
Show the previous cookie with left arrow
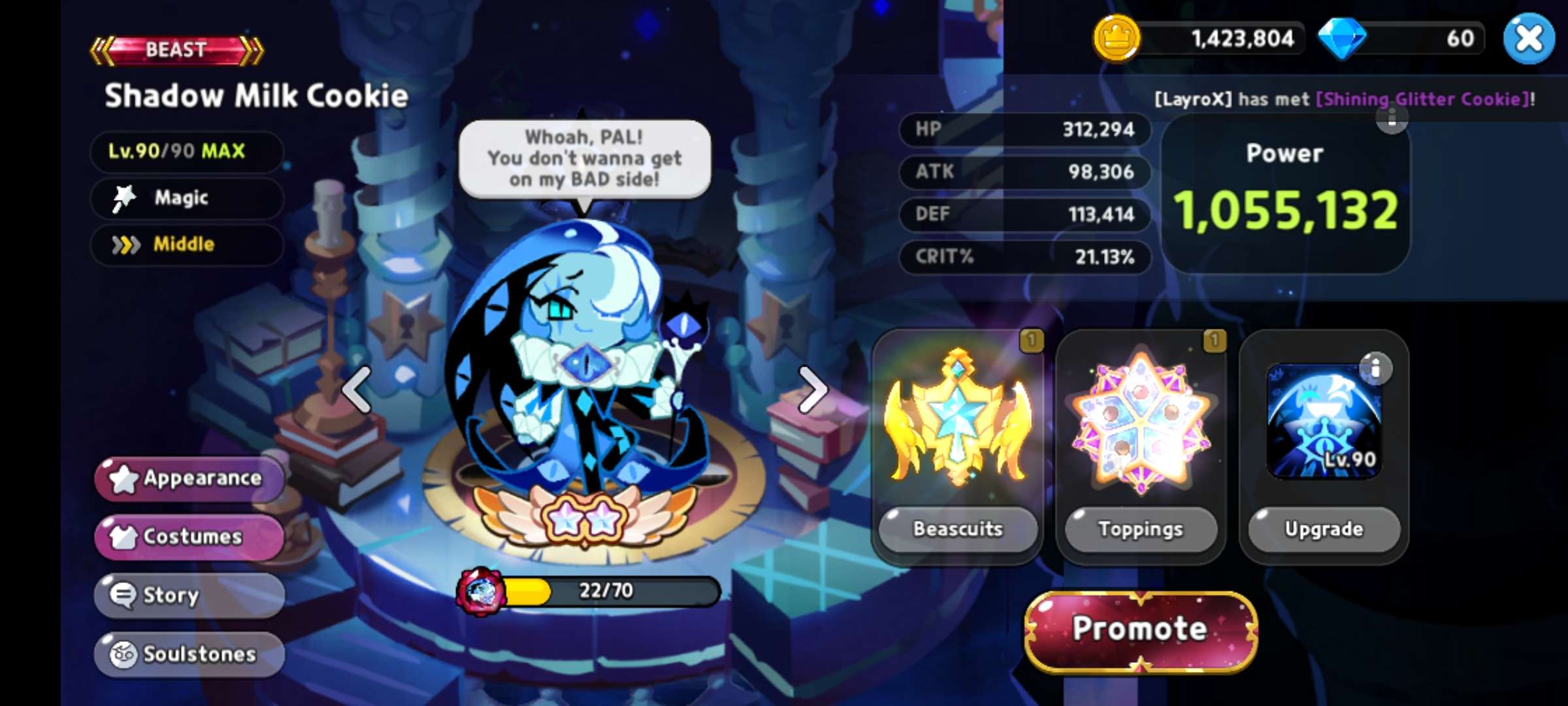357,390
